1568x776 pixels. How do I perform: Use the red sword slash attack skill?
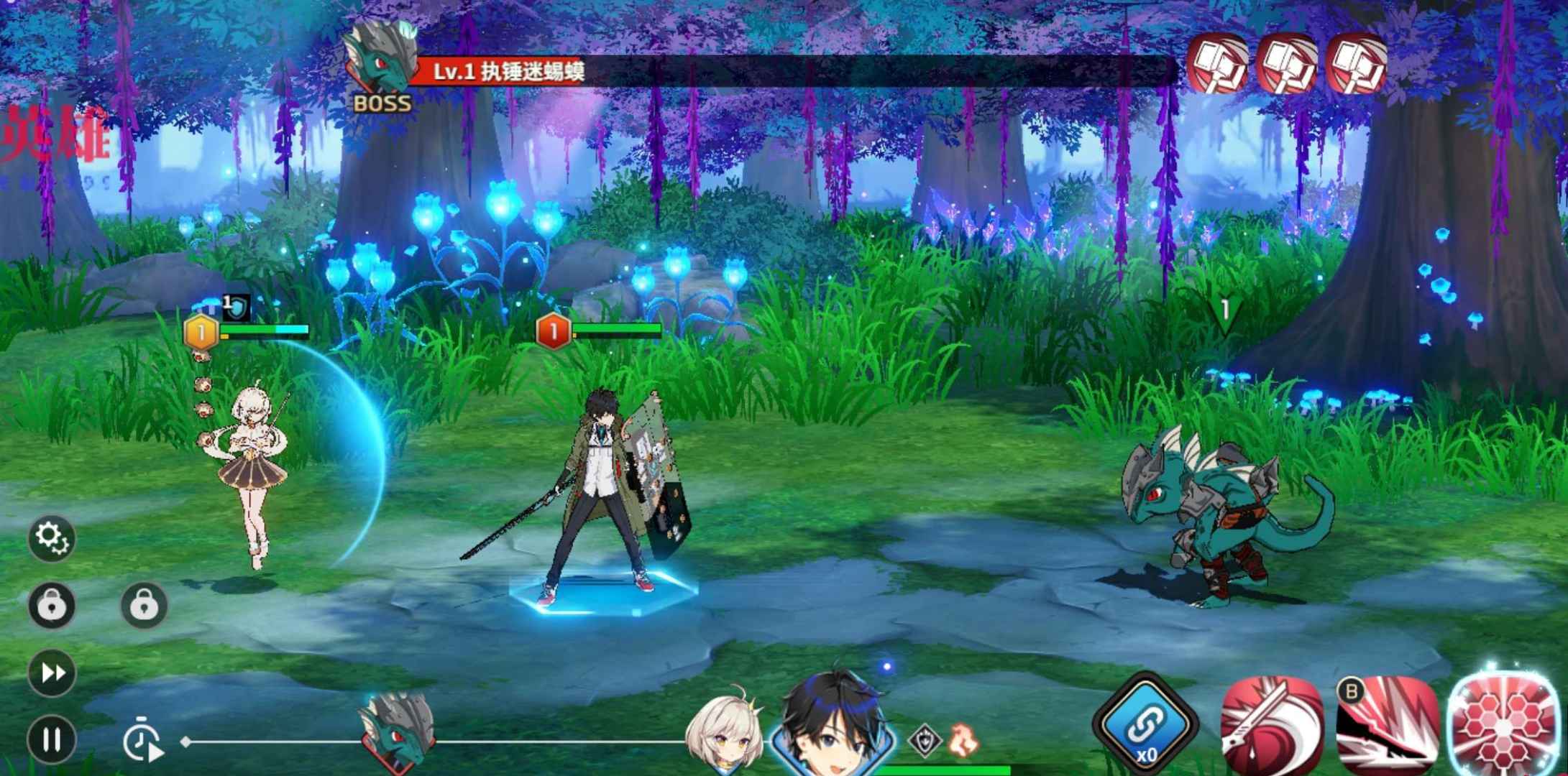click(1271, 727)
